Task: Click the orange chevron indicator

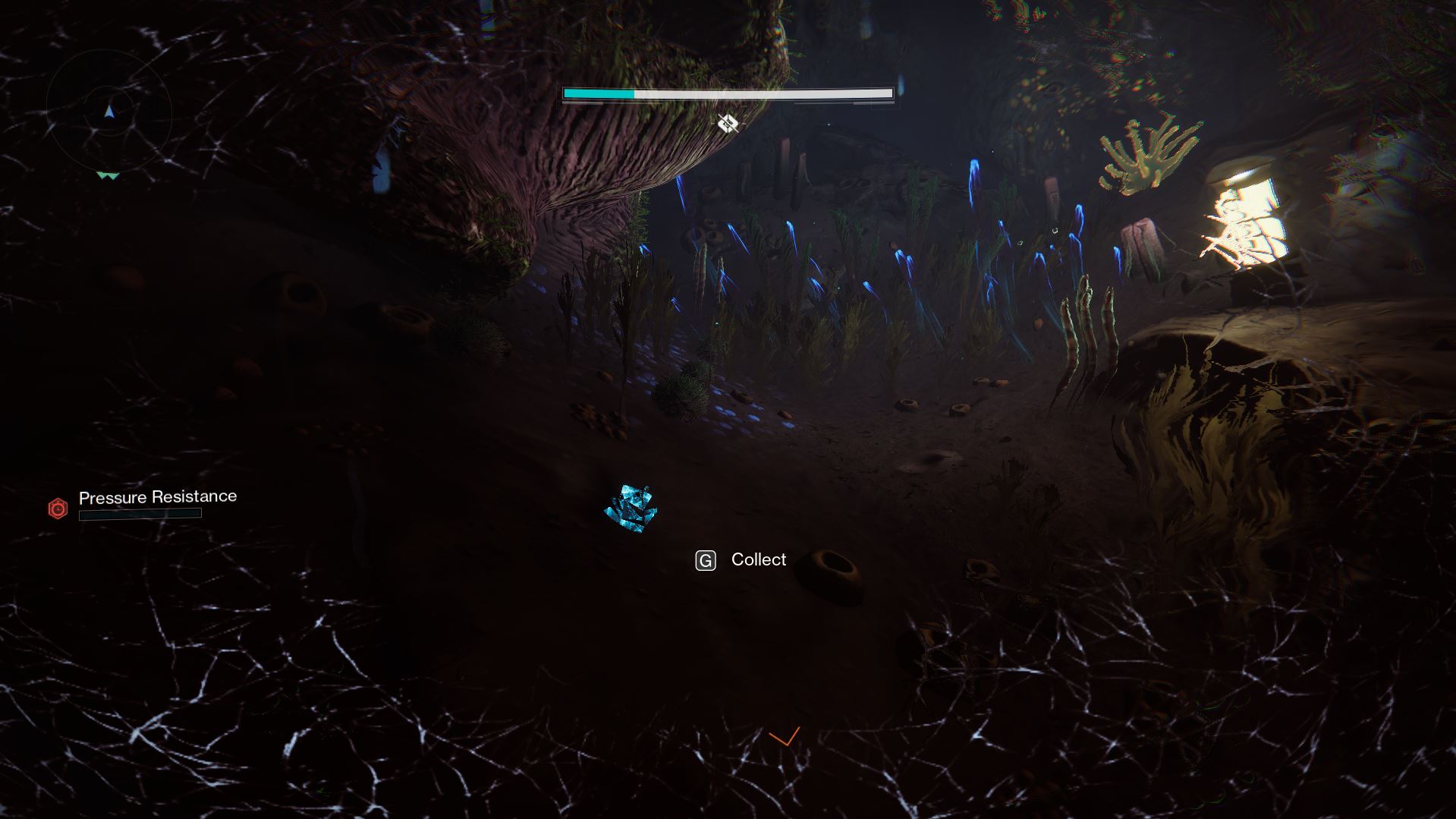Action: pos(785,736)
